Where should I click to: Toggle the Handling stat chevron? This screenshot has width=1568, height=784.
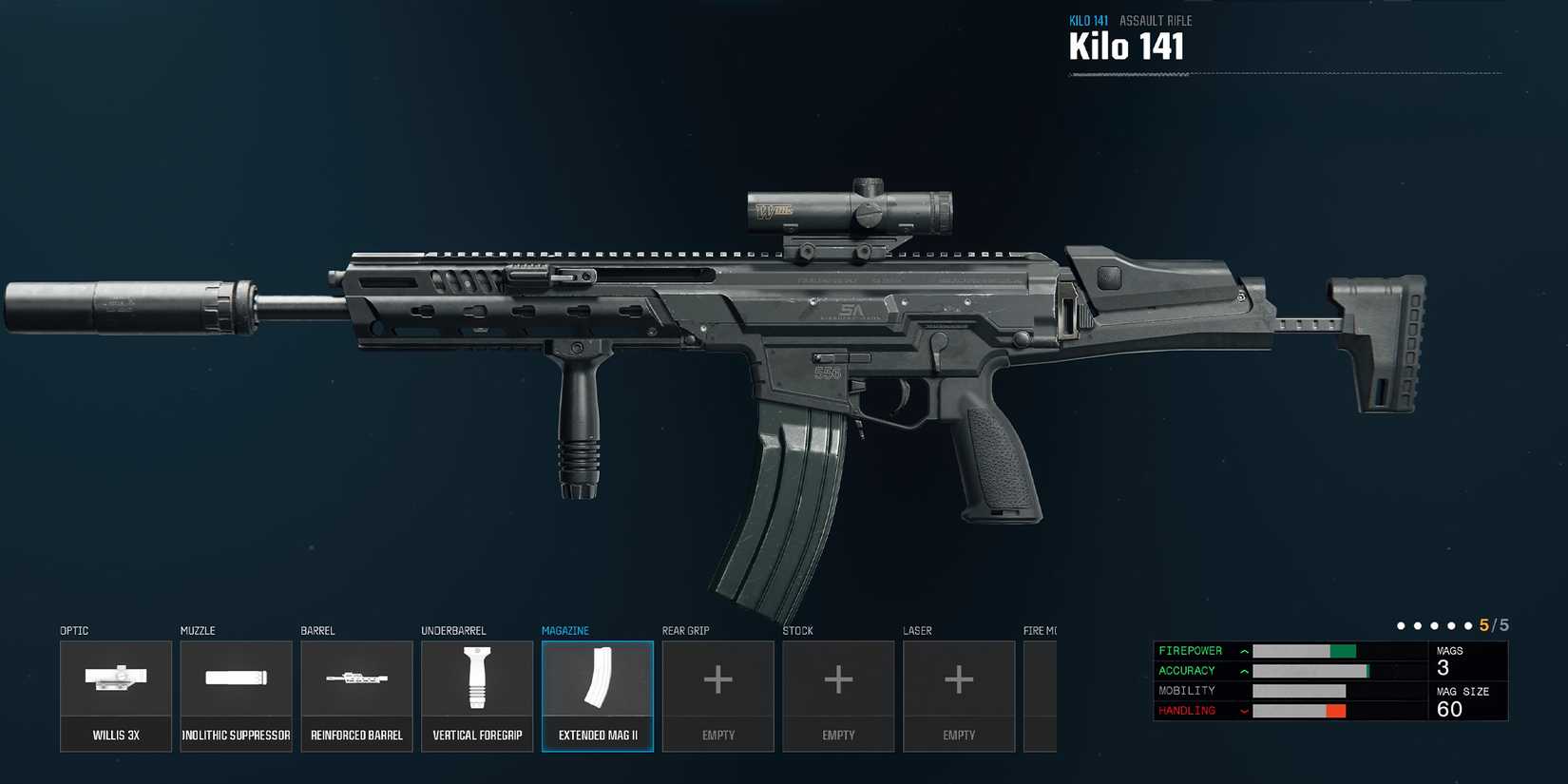pyautogui.click(x=1244, y=710)
